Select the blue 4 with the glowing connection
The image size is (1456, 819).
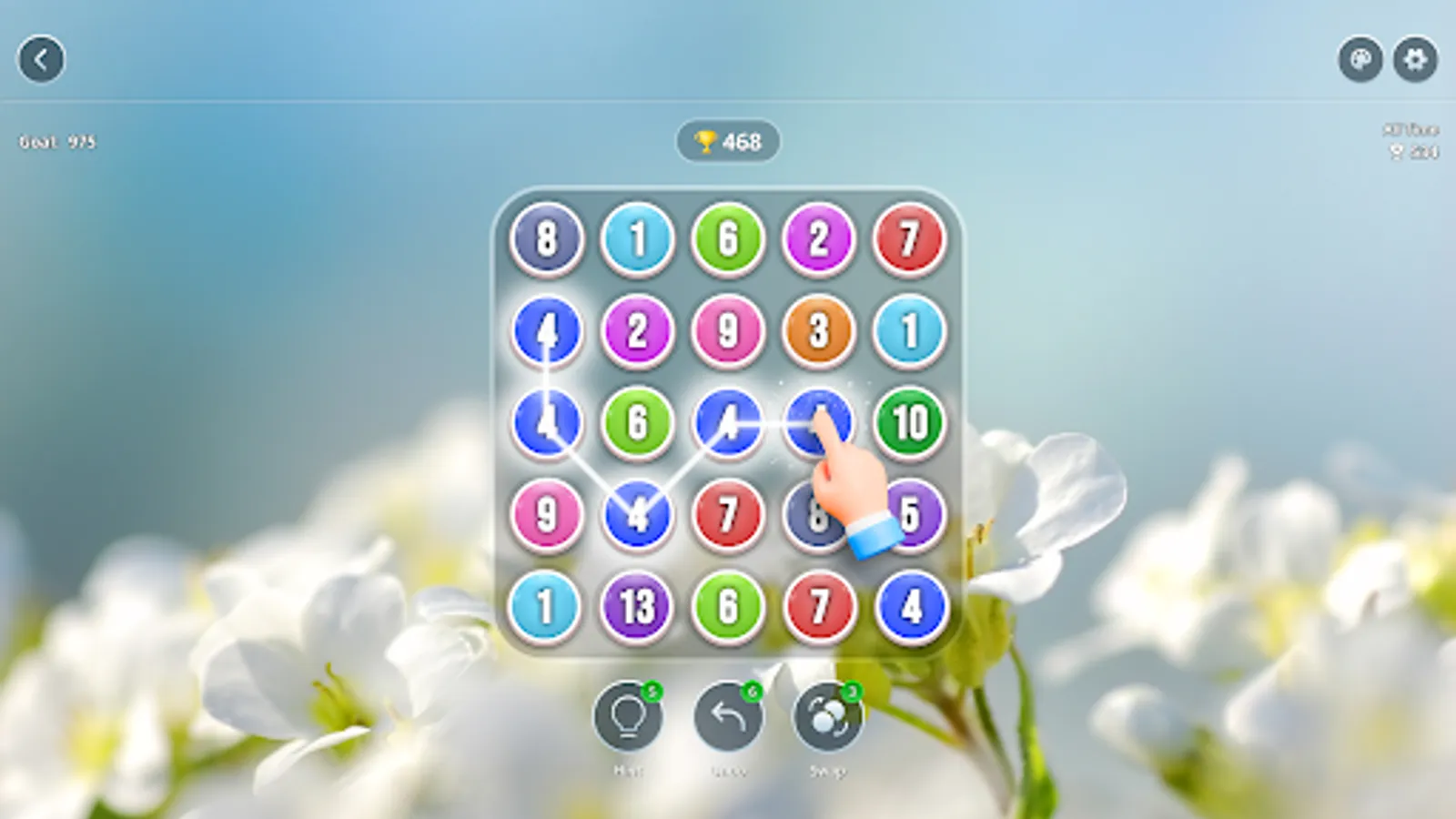pos(729,421)
